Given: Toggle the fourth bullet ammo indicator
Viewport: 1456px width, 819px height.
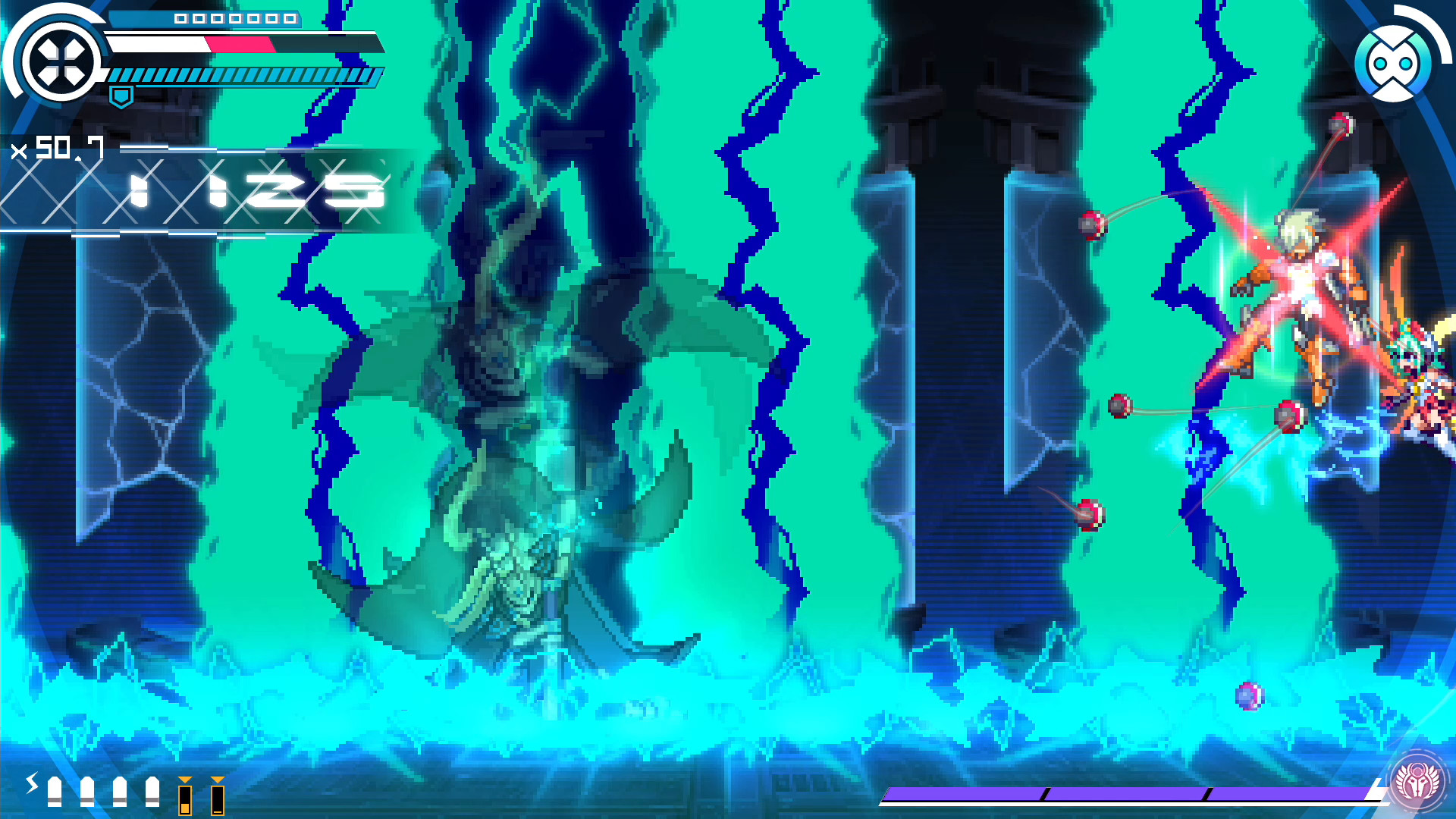Looking at the screenshot, I should tap(152, 791).
